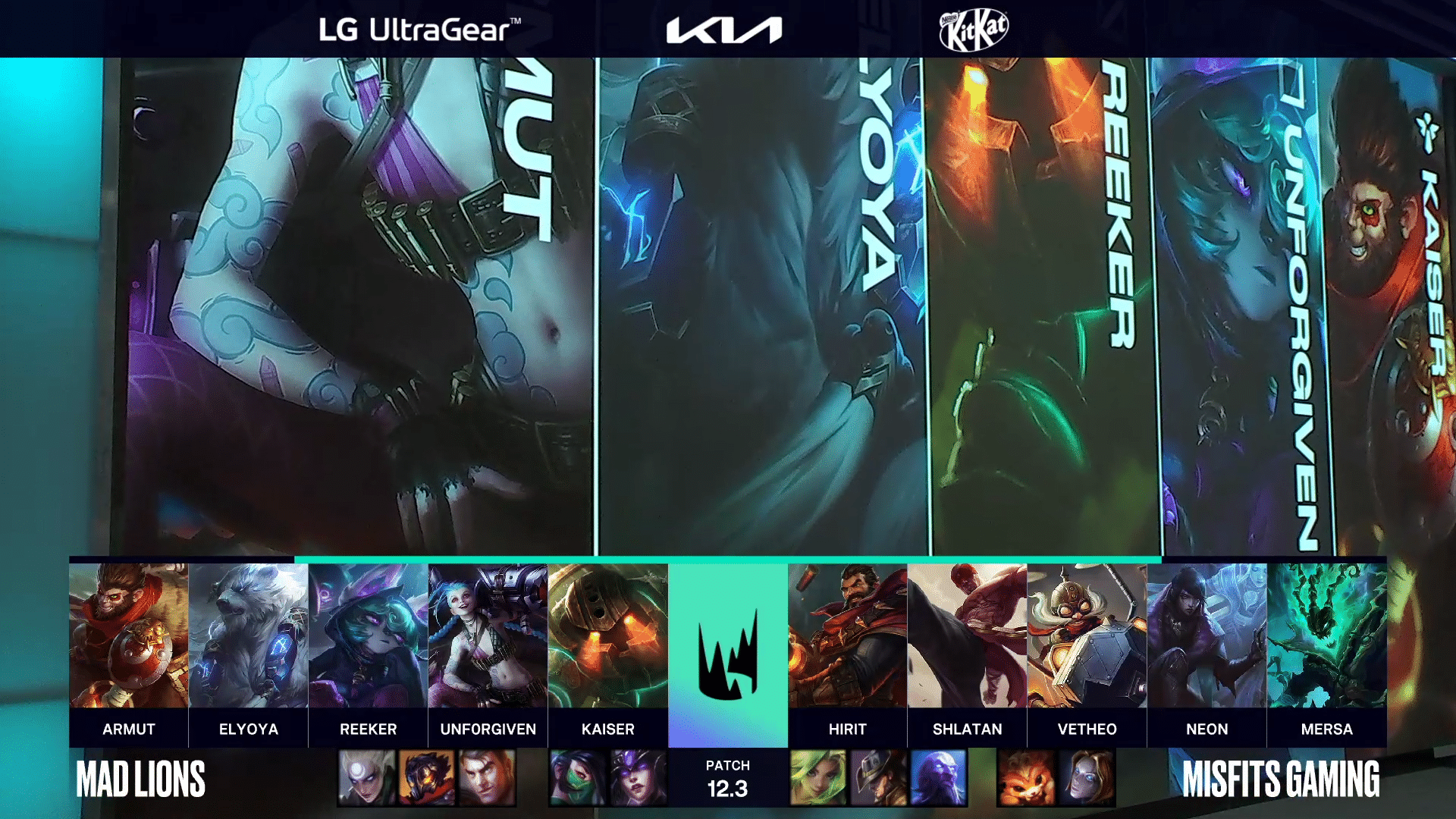
Task: Select Neon's champion pick tile
Action: pyautogui.click(x=1207, y=635)
